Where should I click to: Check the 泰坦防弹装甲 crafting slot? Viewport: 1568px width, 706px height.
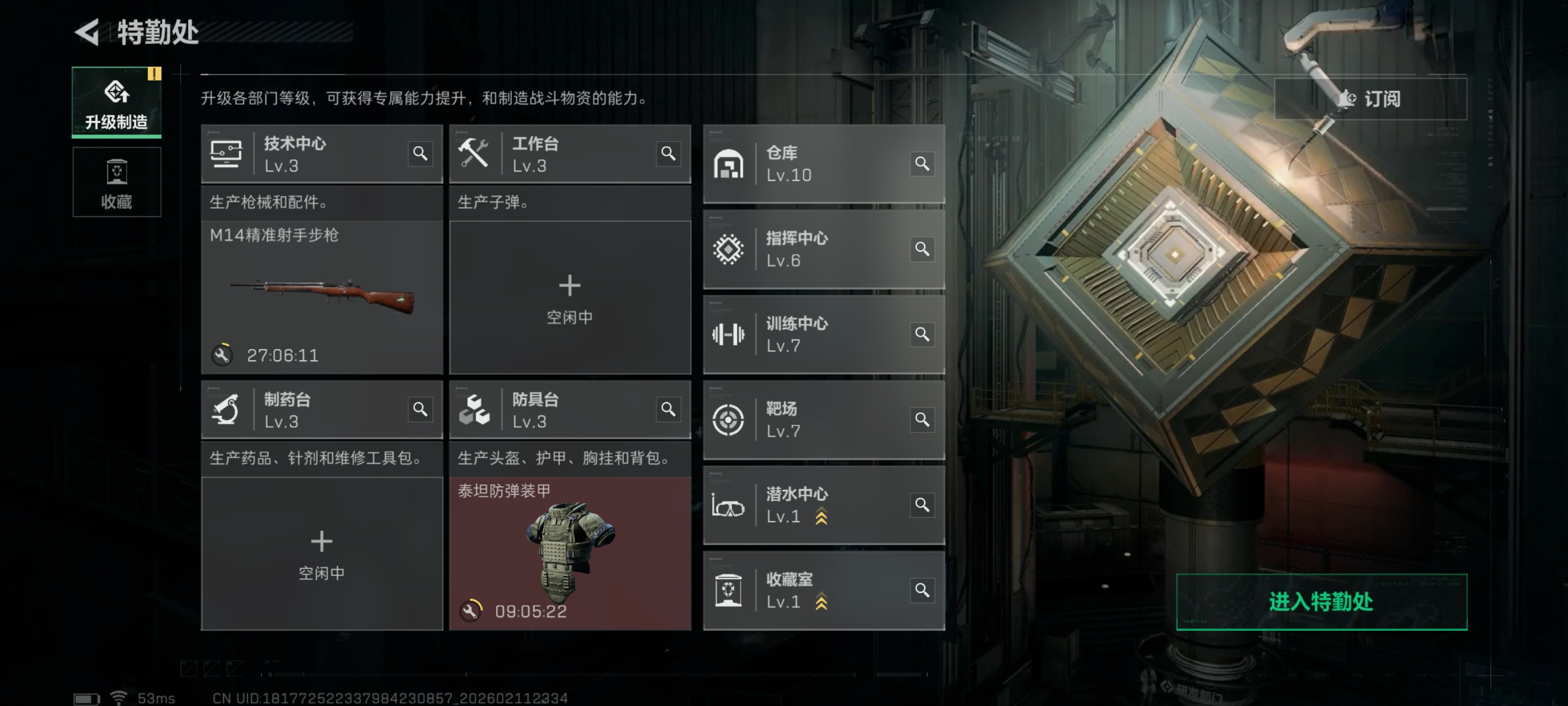(x=569, y=553)
